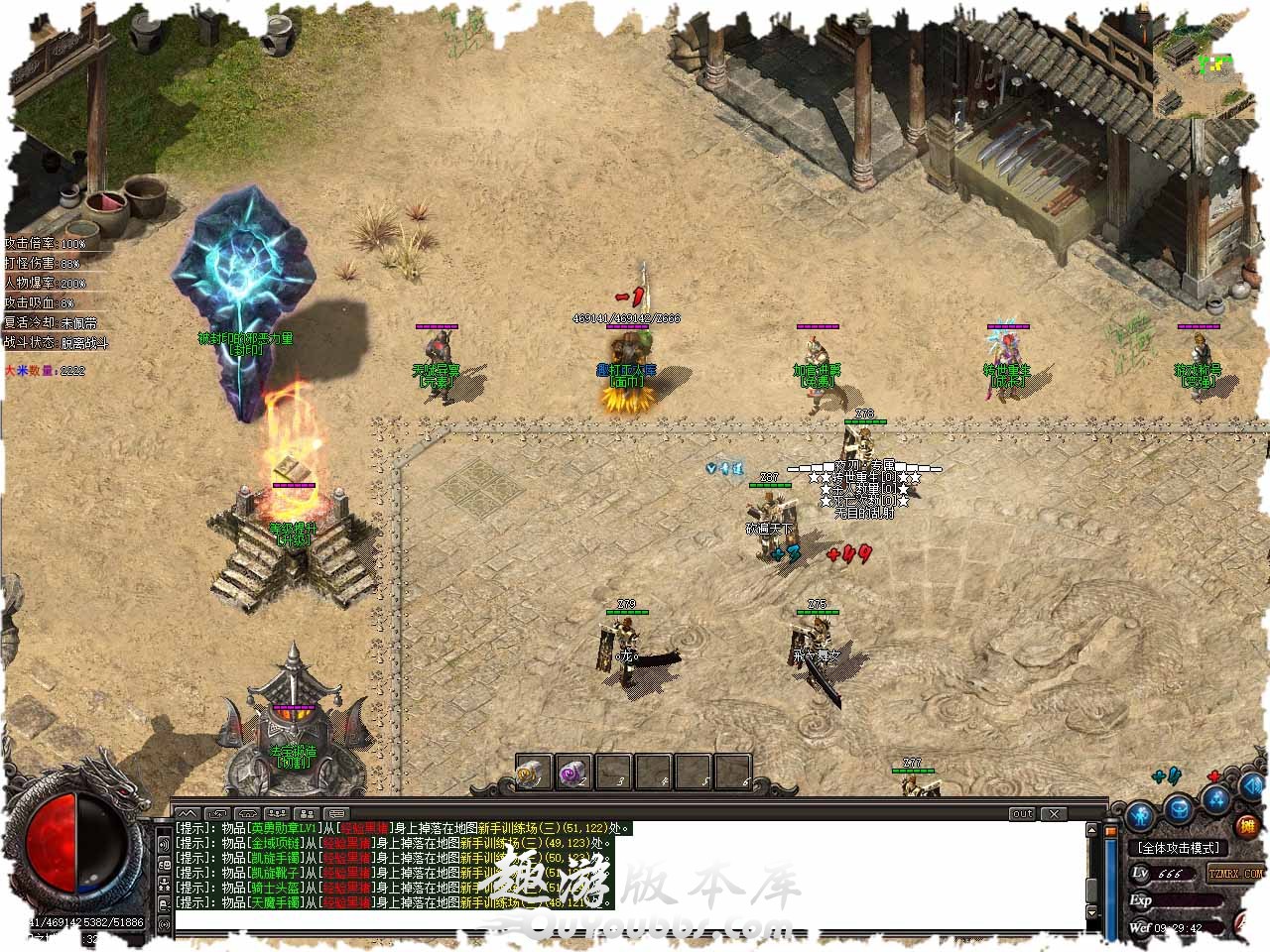The image size is (1270, 952).
Task: Select the first chat tab with mountain icon
Action: (x=187, y=814)
